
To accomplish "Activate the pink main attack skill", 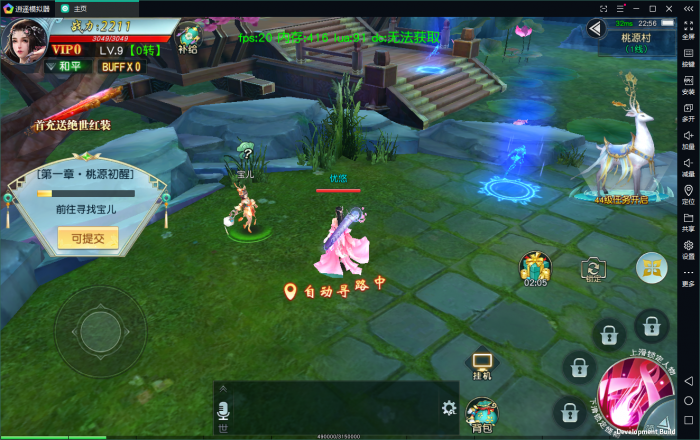I will (632, 394).
